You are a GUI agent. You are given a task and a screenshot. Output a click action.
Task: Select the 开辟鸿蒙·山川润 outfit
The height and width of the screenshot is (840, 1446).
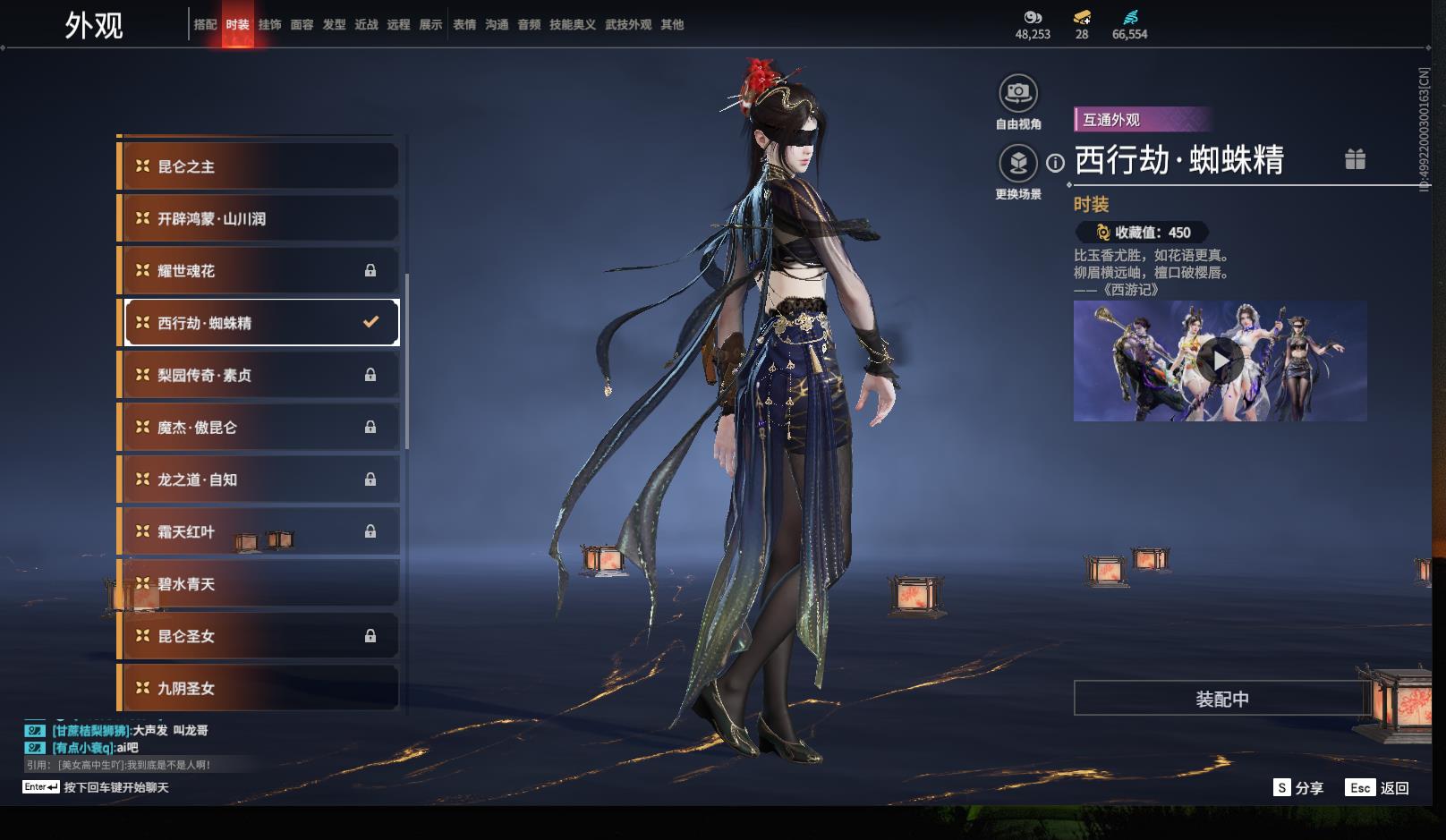259,218
